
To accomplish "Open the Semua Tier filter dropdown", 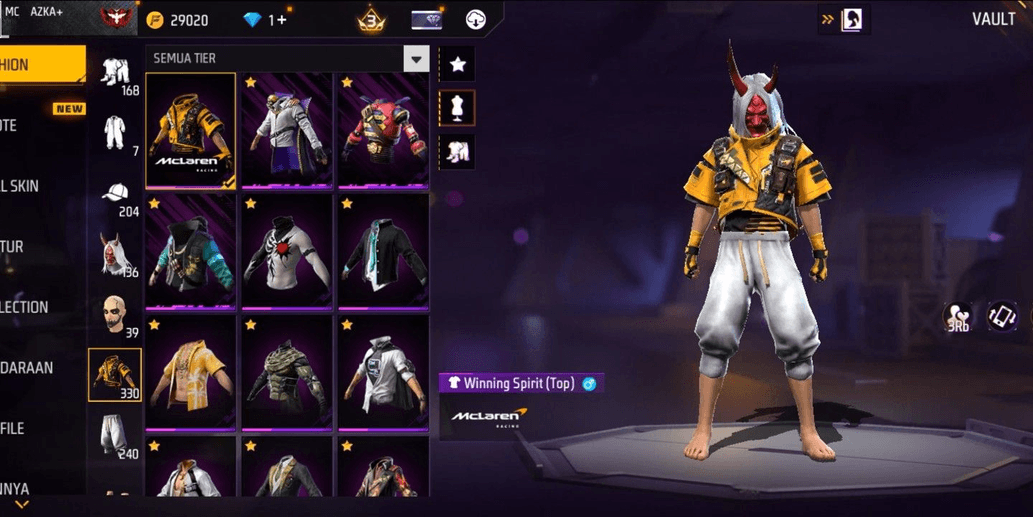I will pos(417,59).
